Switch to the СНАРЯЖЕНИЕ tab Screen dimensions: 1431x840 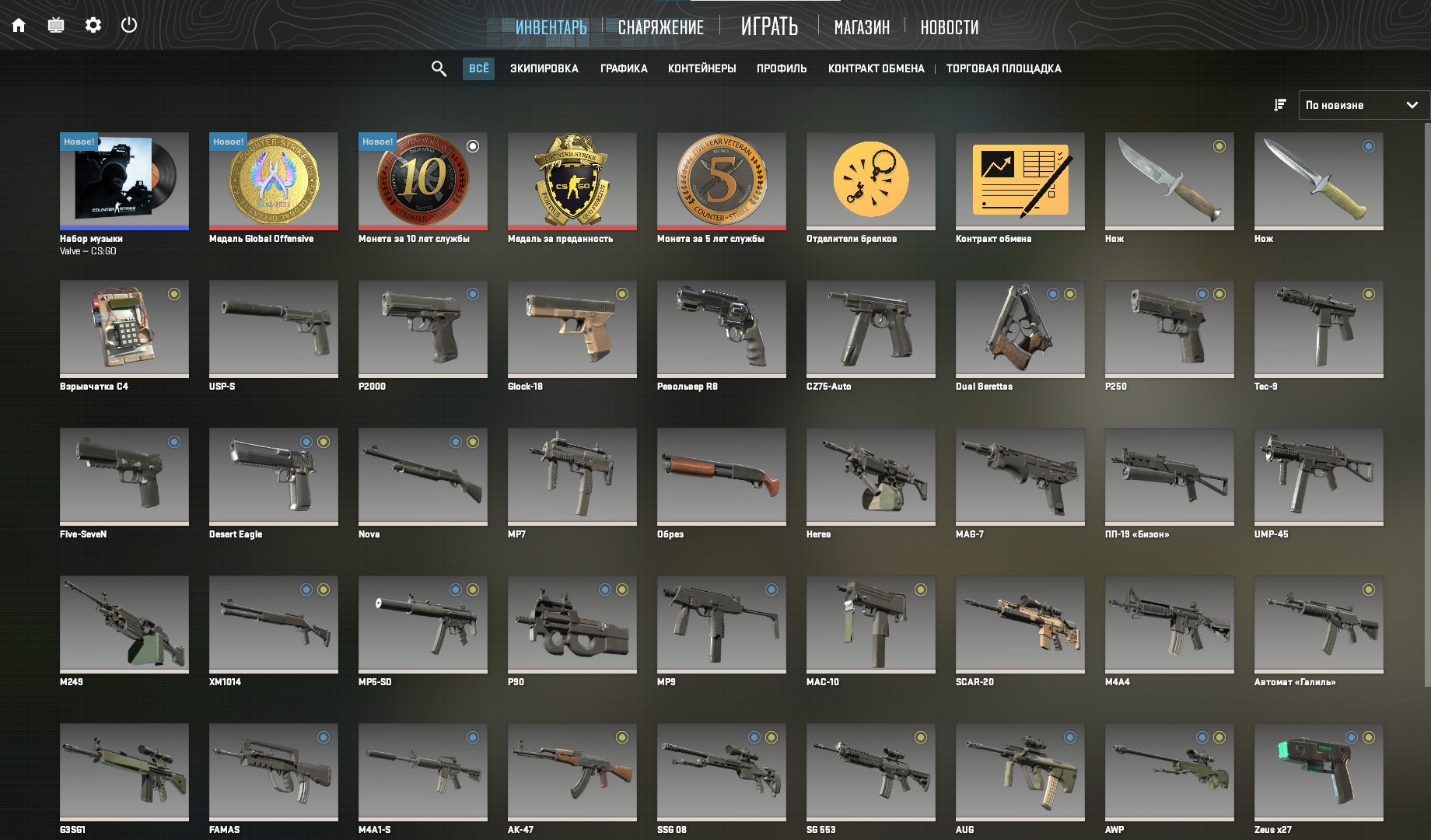660,26
